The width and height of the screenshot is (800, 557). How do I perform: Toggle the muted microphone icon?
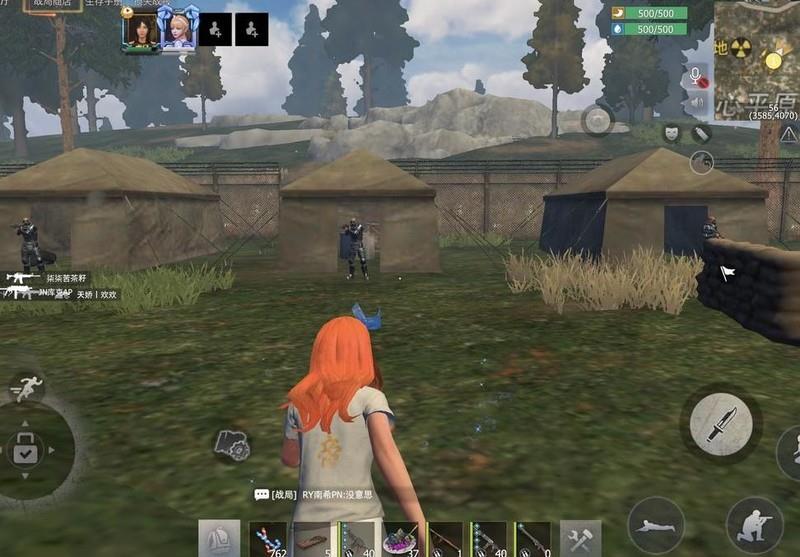point(697,77)
